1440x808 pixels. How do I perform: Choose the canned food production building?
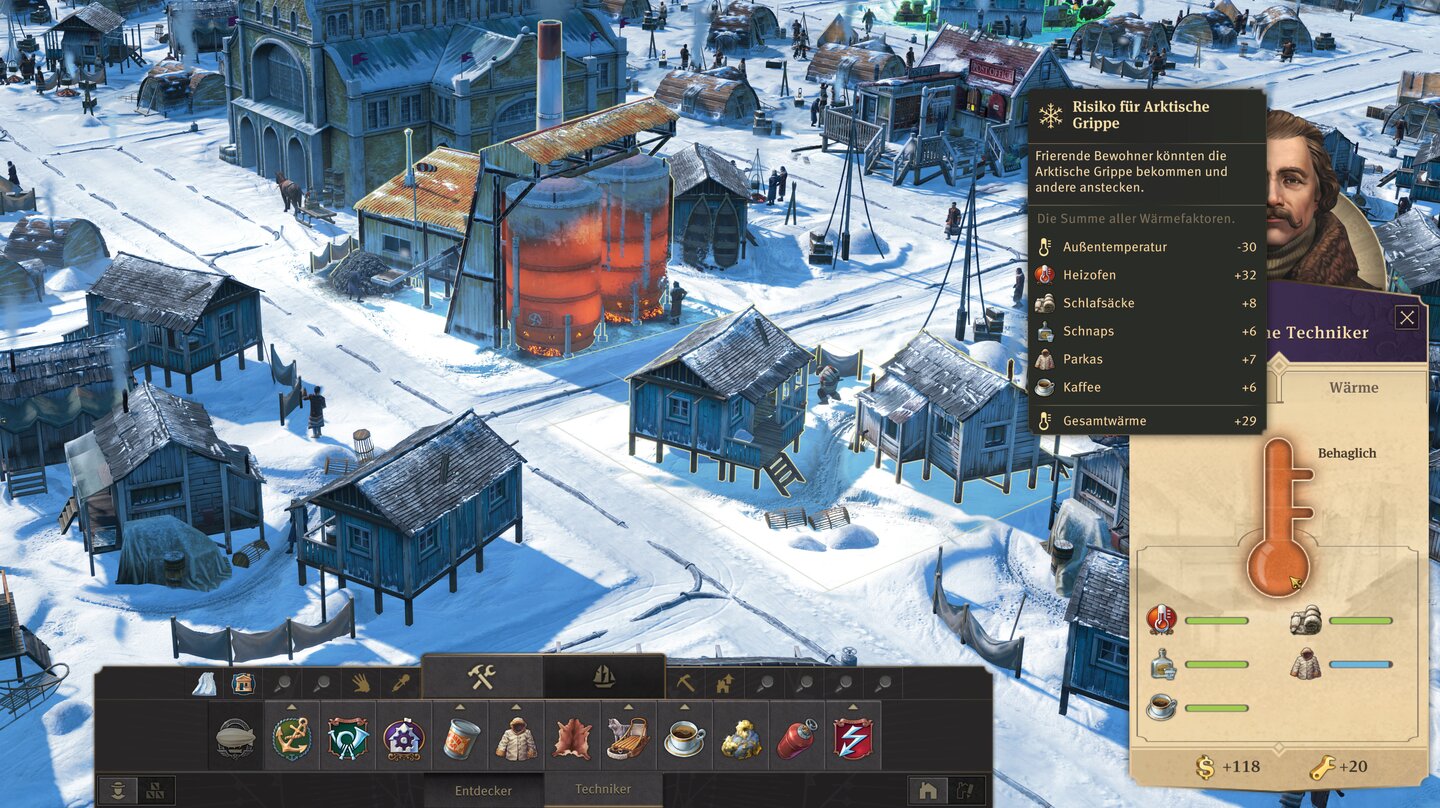(x=461, y=738)
